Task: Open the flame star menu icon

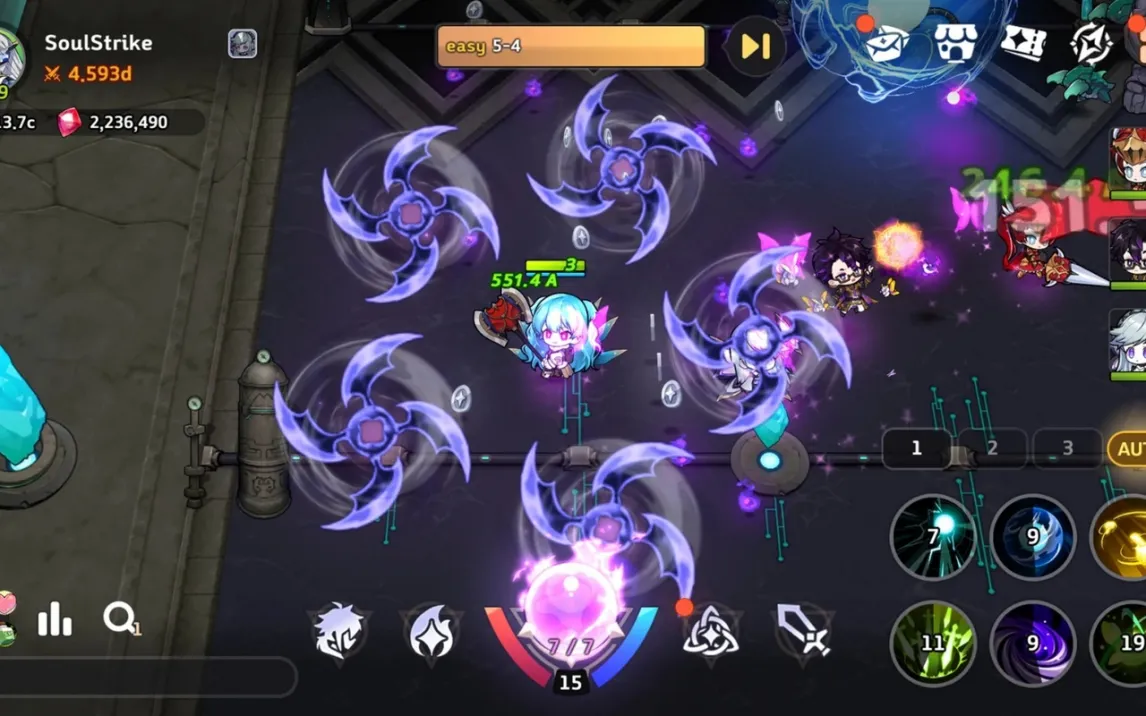Action: pyautogui.click(x=432, y=632)
